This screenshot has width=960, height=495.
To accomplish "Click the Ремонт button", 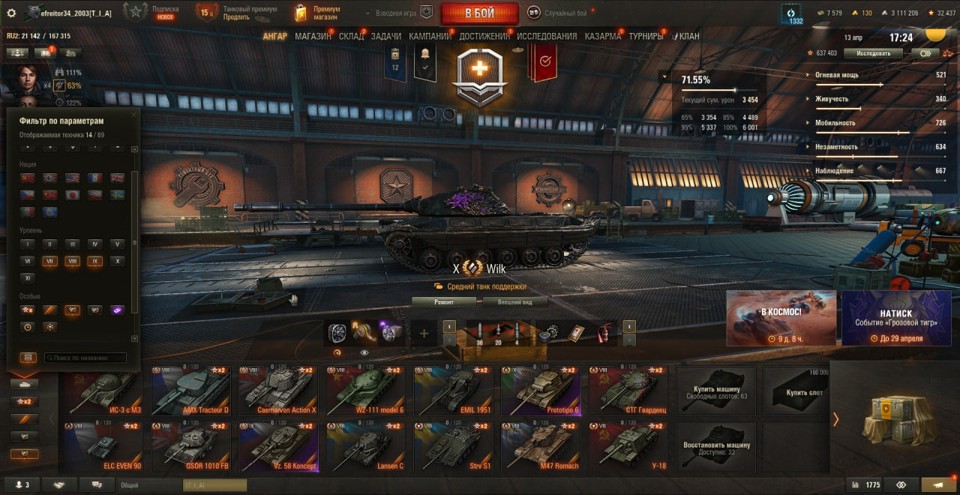I will coord(444,301).
